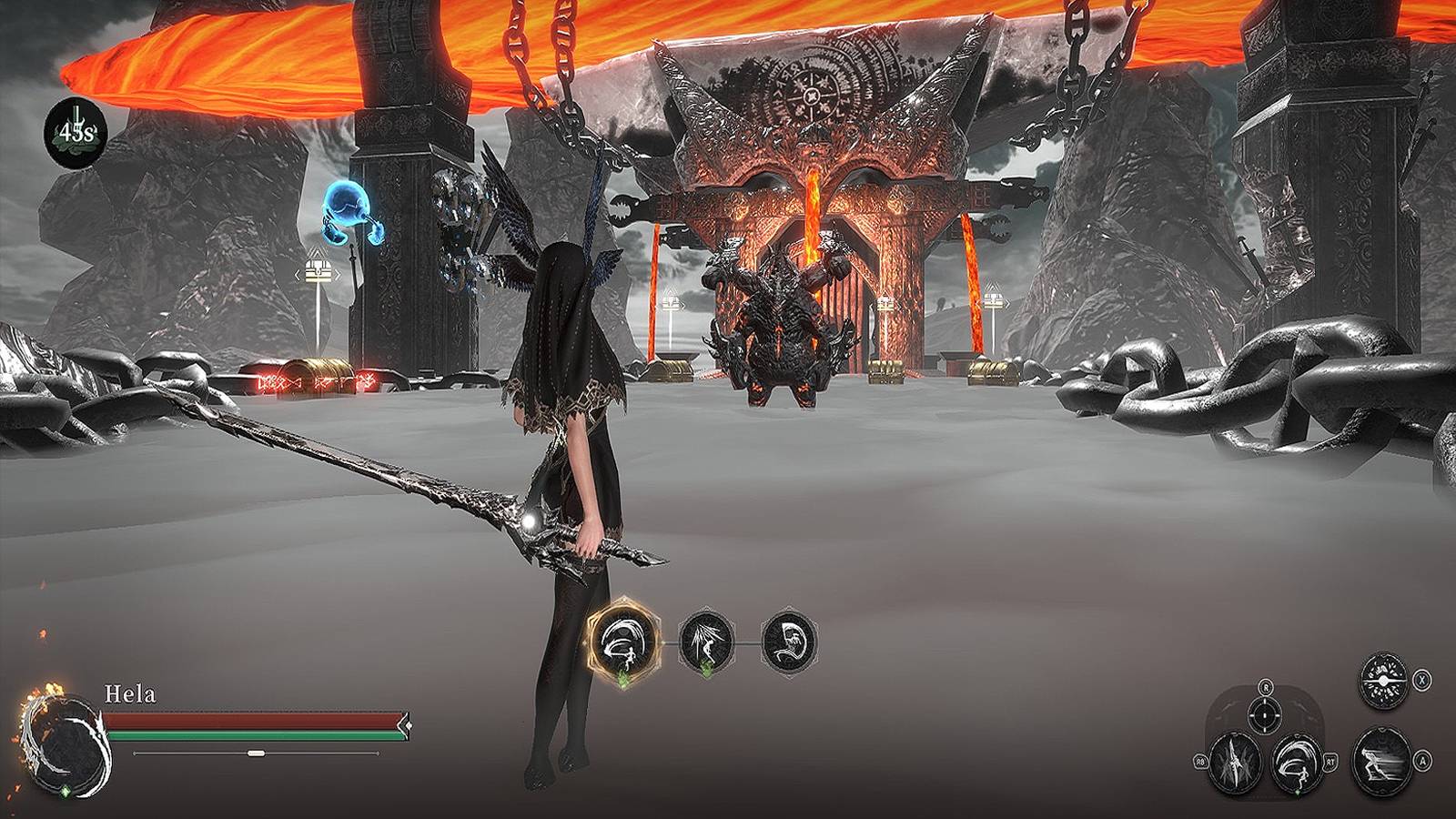This screenshot has height=819, width=1456.
Task: Select the gold-glowing scythe sweep combo icon
Action: coord(623,642)
